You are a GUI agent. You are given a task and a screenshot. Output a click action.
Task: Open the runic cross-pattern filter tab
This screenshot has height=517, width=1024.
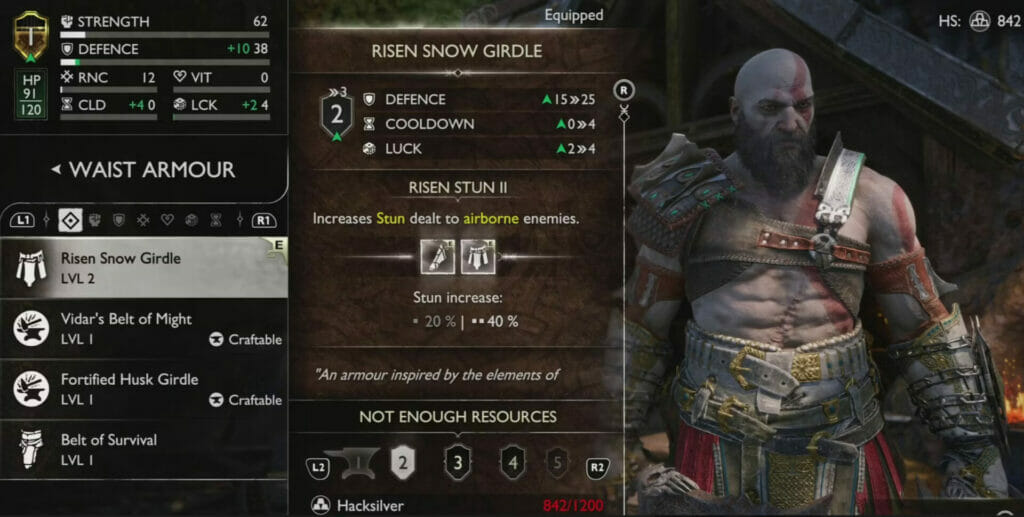pos(143,219)
